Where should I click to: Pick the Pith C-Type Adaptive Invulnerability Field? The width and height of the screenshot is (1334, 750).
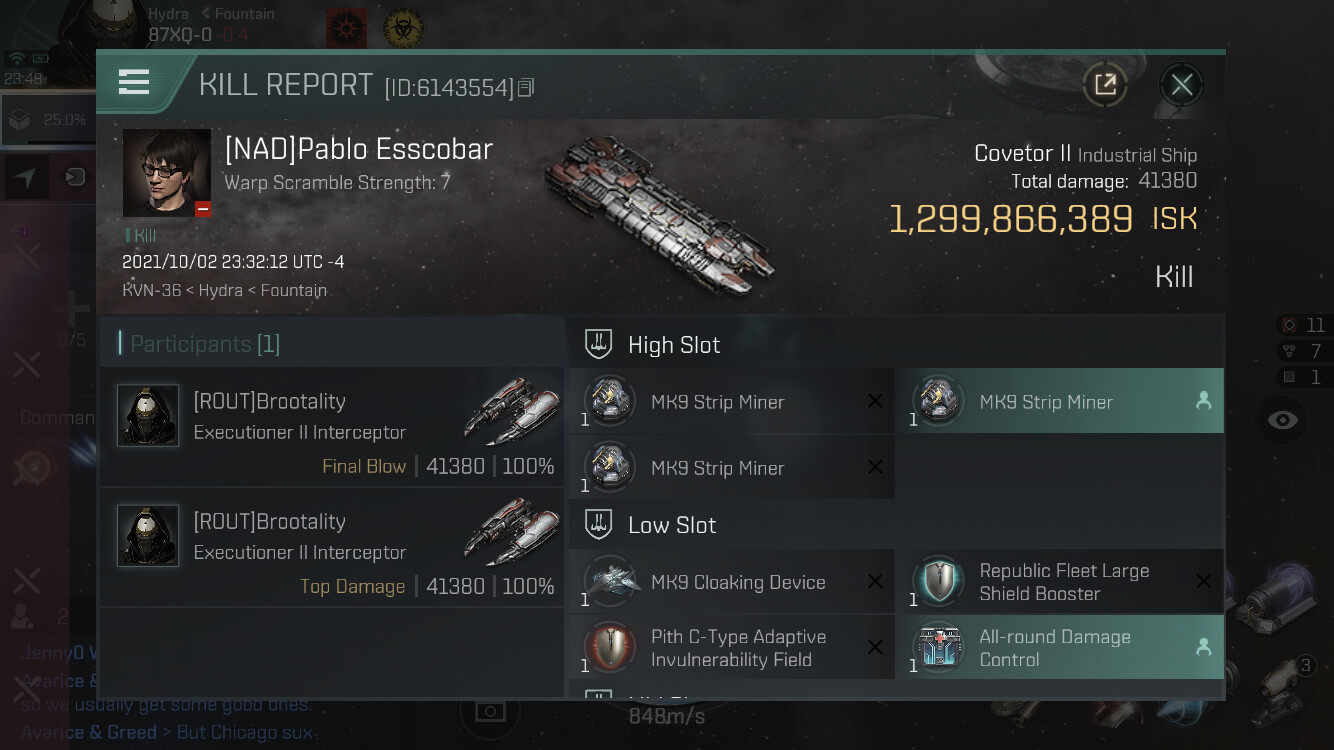tap(731, 648)
